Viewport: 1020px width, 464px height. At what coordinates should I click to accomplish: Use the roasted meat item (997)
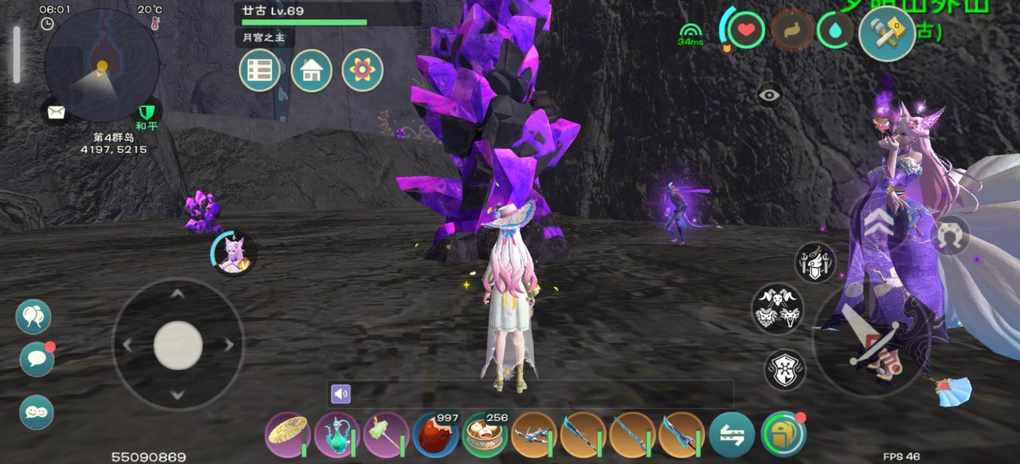click(435, 435)
